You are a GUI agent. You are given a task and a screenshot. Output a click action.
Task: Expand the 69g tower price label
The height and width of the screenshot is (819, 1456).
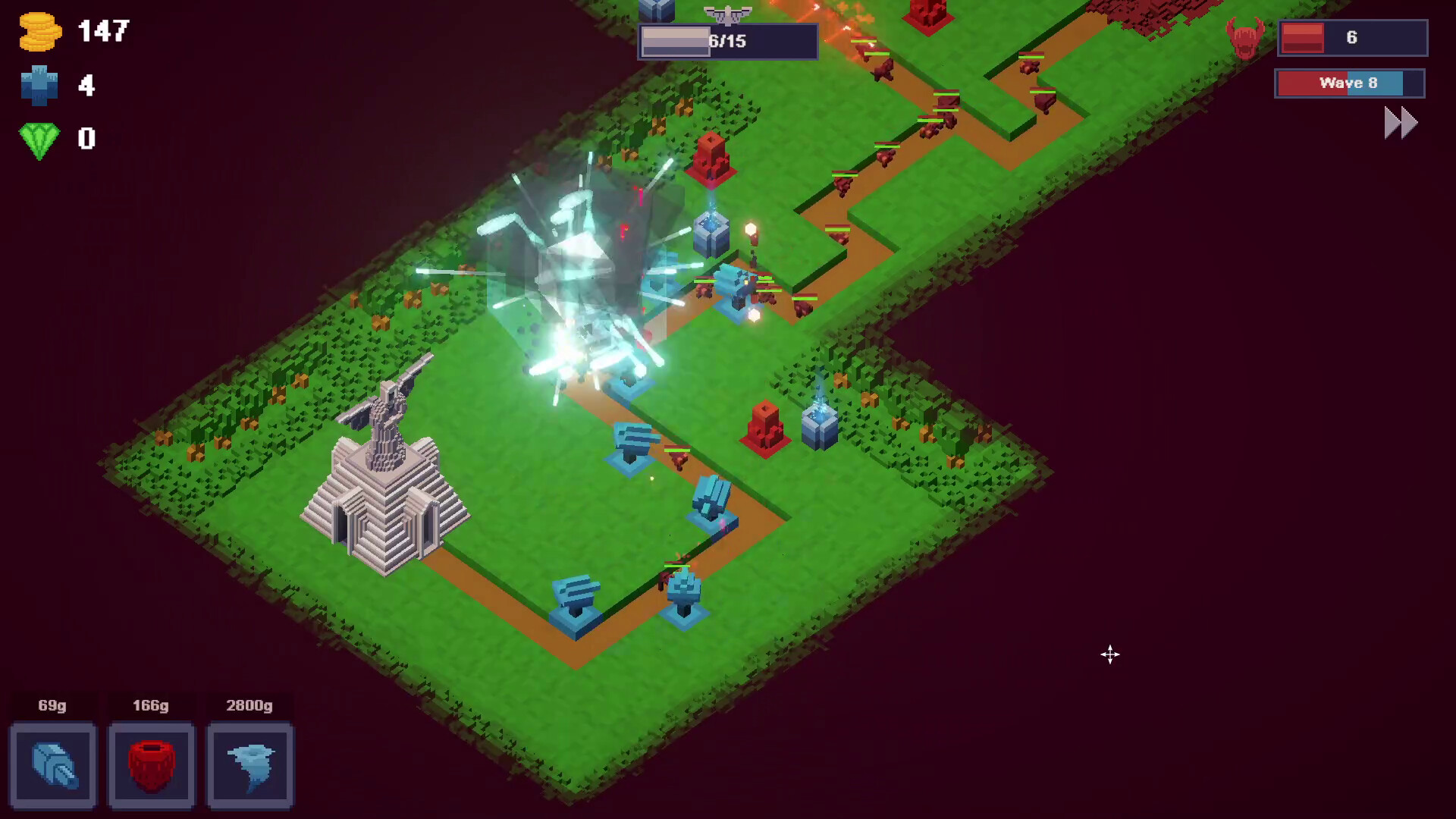pyautogui.click(x=51, y=706)
